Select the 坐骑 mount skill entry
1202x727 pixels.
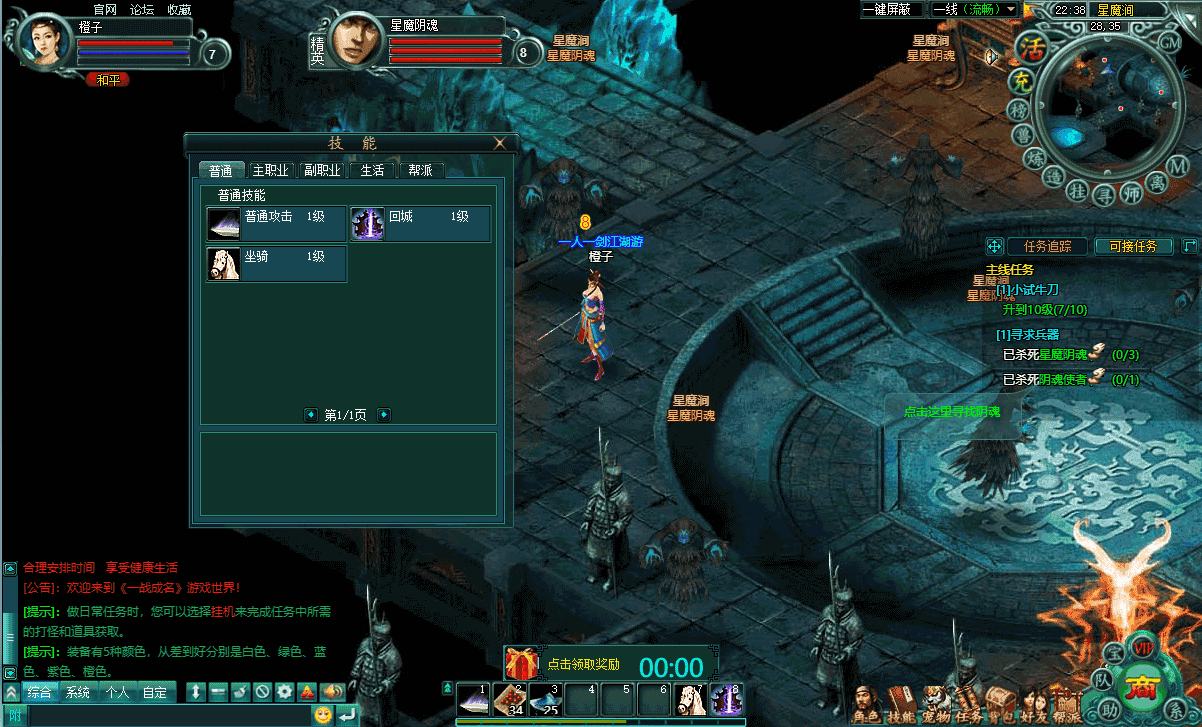tap(276, 264)
